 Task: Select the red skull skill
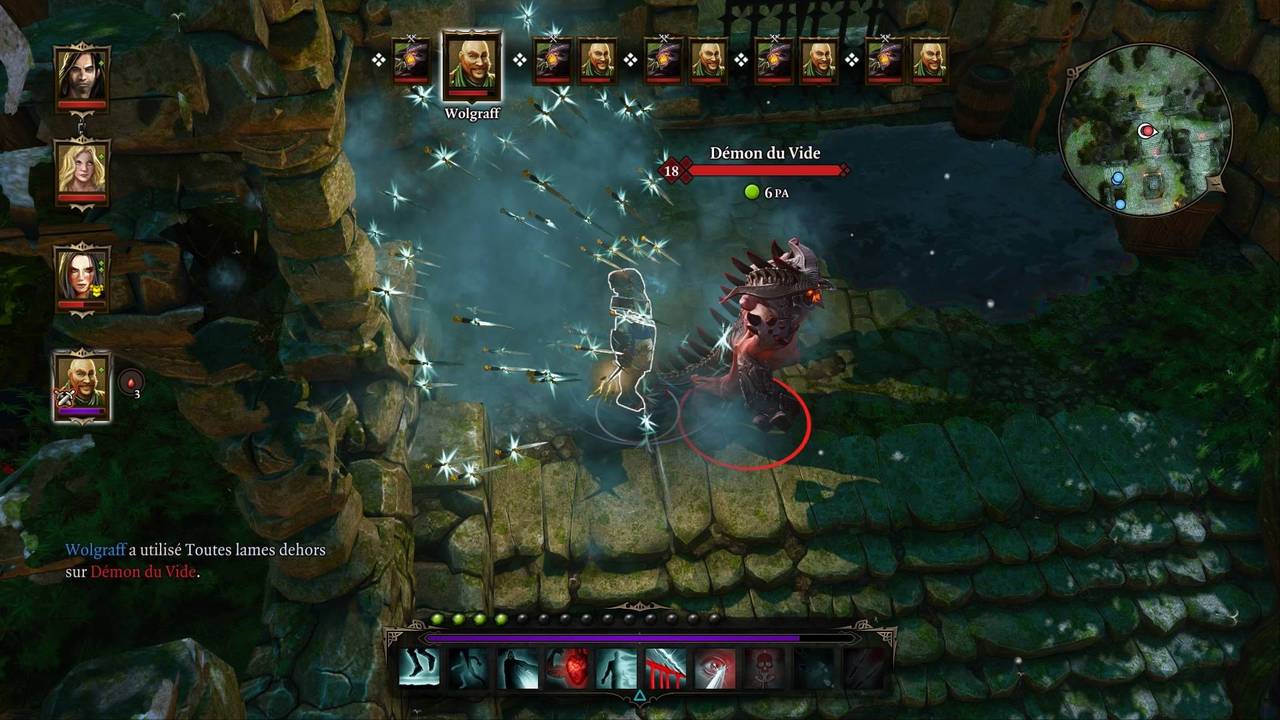point(763,668)
